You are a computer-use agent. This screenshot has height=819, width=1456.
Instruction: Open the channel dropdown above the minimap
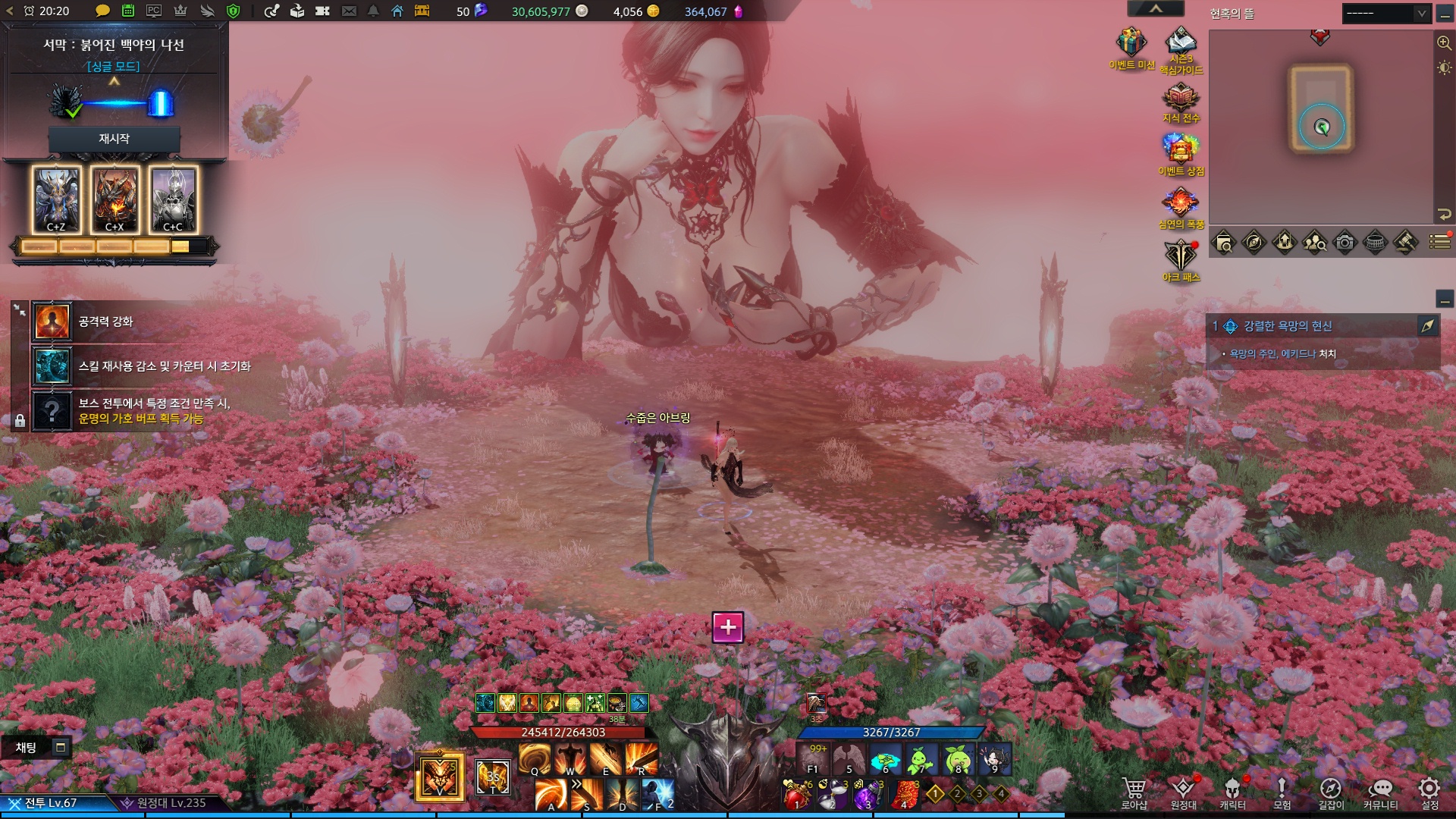(1387, 14)
